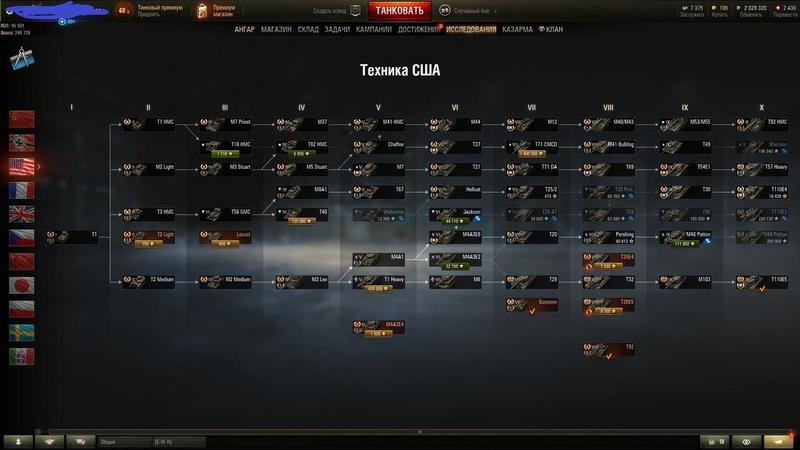The height and width of the screenshot is (450, 800).
Task: Select the T1 tier I tank node
Action: pyautogui.click(x=76, y=235)
